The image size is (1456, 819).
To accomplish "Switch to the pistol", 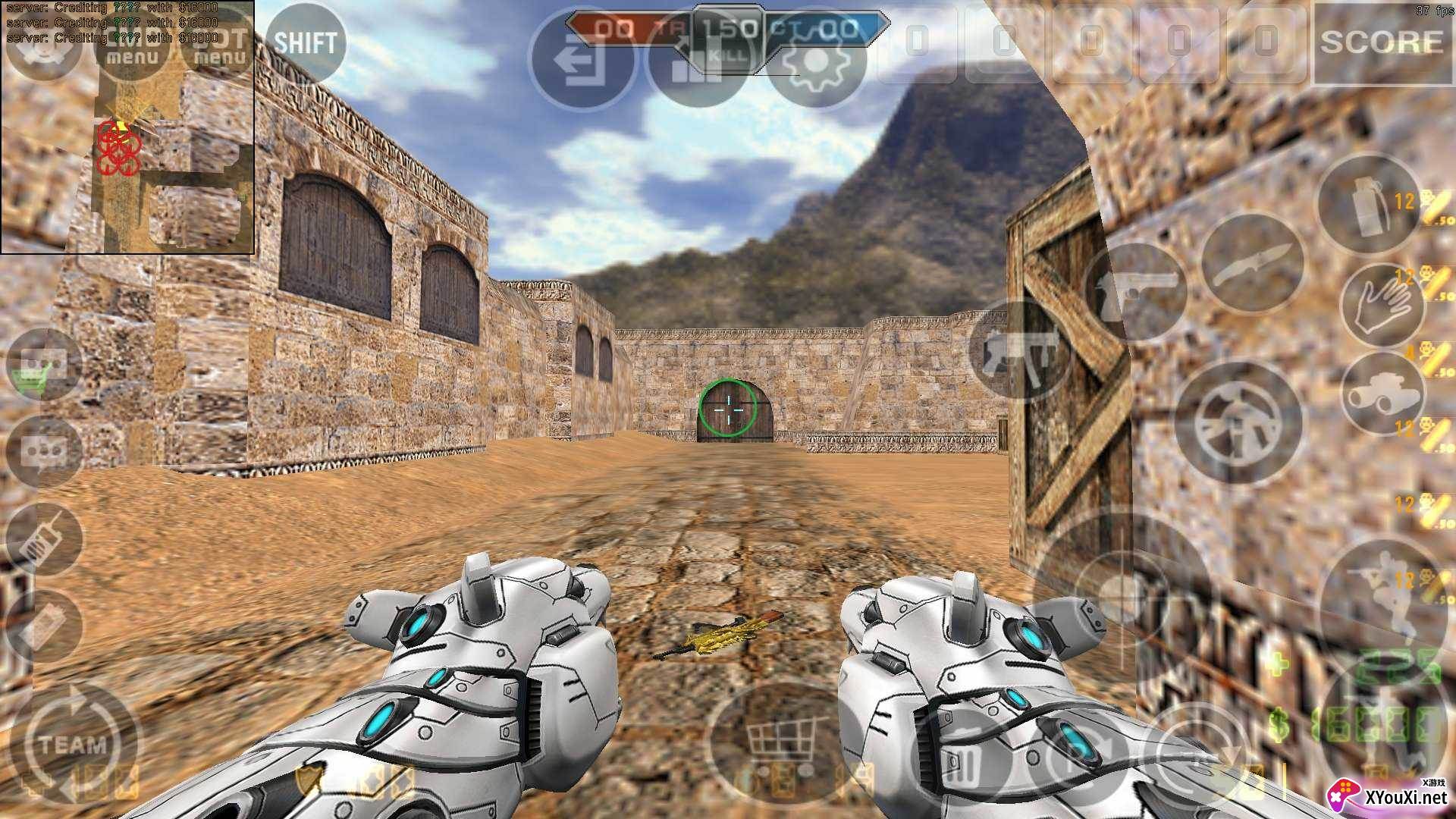I will (1135, 292).
